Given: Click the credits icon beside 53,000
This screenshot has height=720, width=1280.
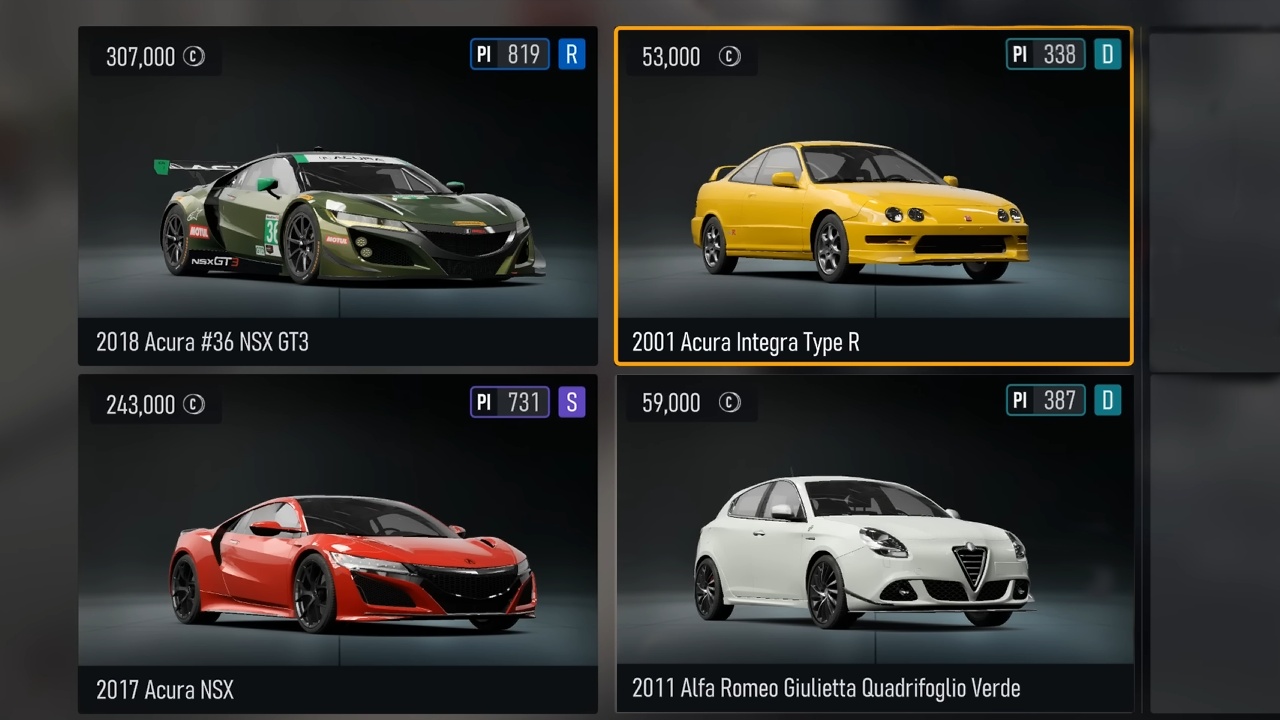Looking at the screenshot, I should 730,56.
